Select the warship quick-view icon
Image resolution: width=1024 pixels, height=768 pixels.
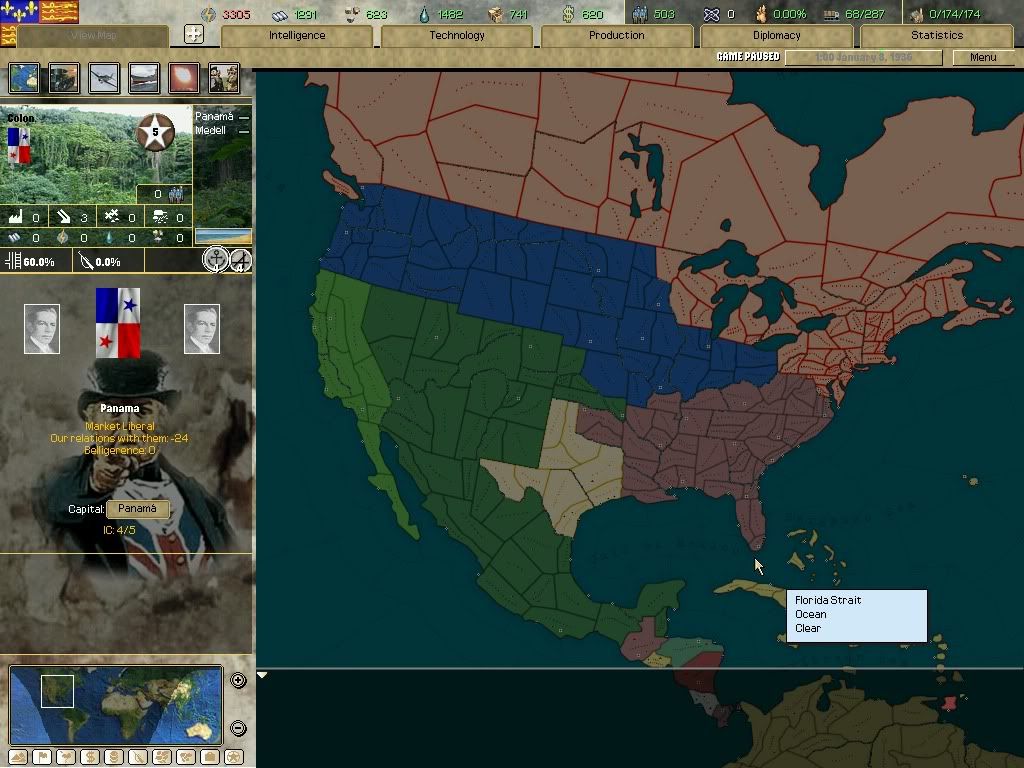pos(144,77)
